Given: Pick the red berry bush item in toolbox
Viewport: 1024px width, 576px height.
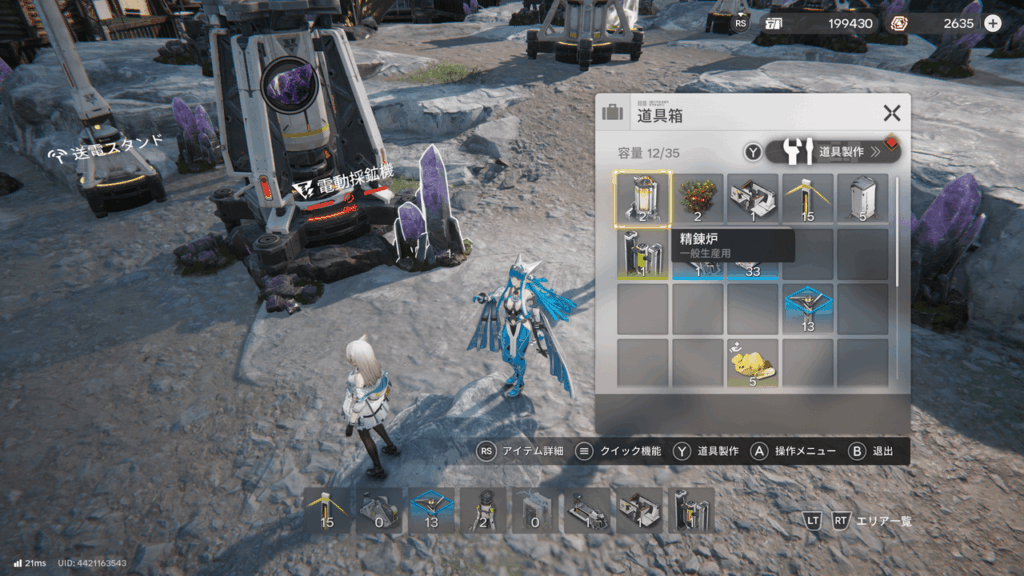Looking at the screenshot, I should click(697, 198).
